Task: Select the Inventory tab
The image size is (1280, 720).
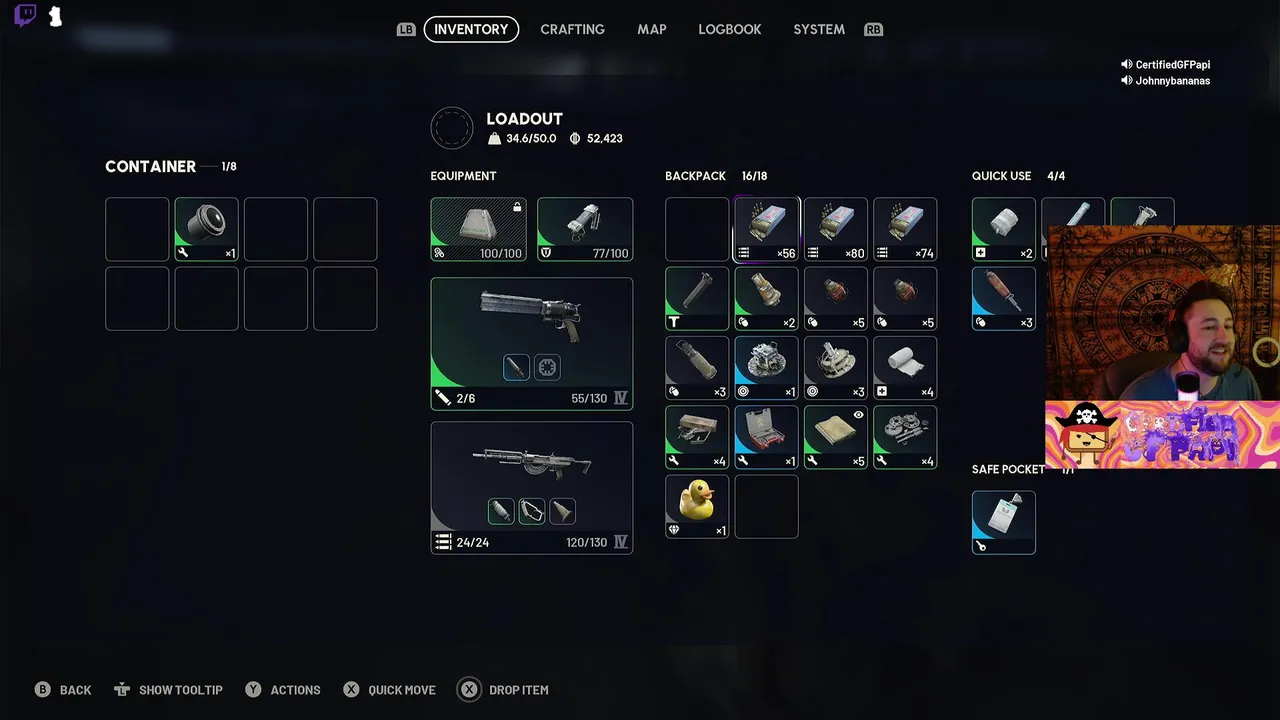Action: click(471, 29)
